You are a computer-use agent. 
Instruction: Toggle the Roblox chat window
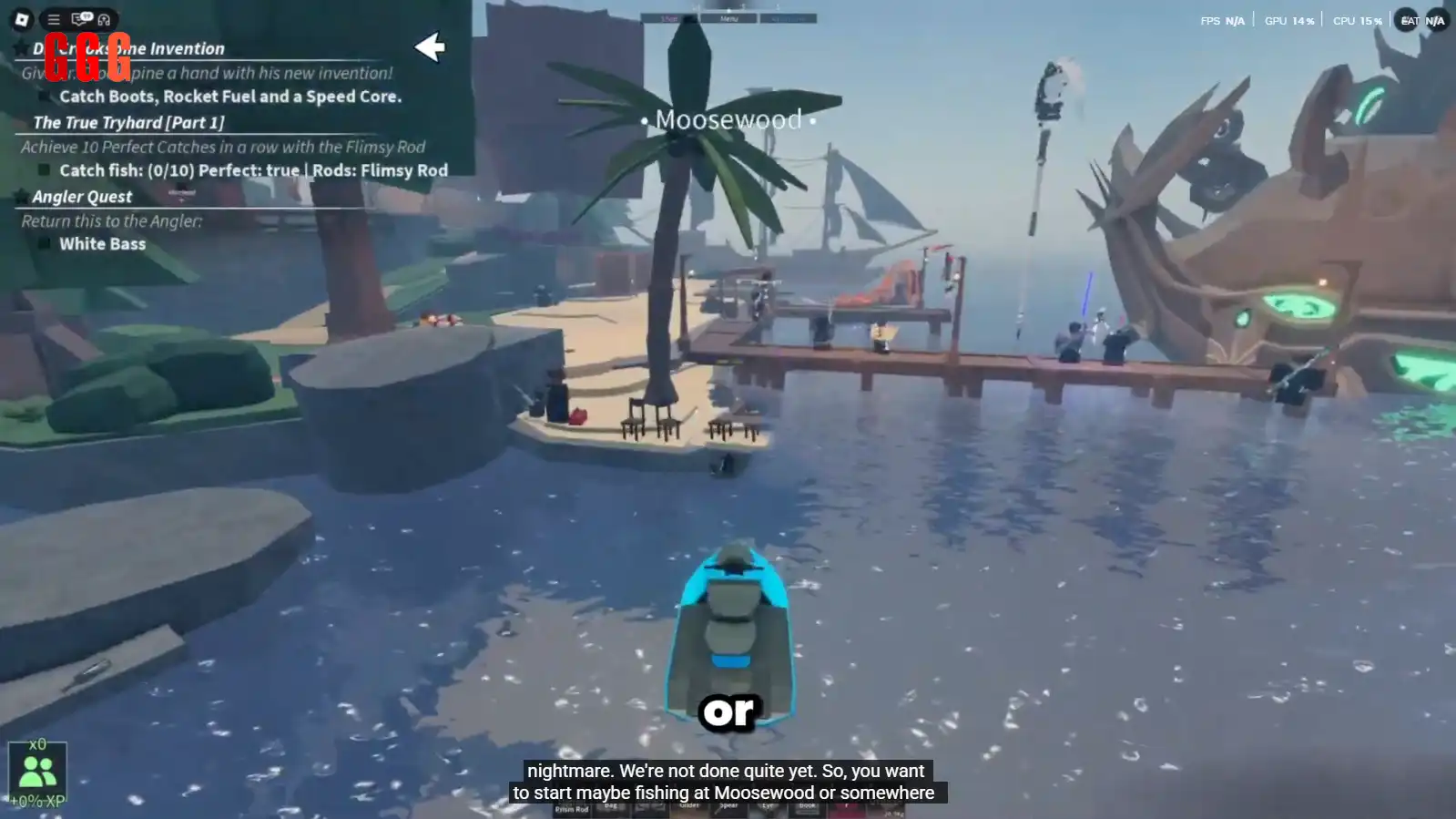pos(81,19)
